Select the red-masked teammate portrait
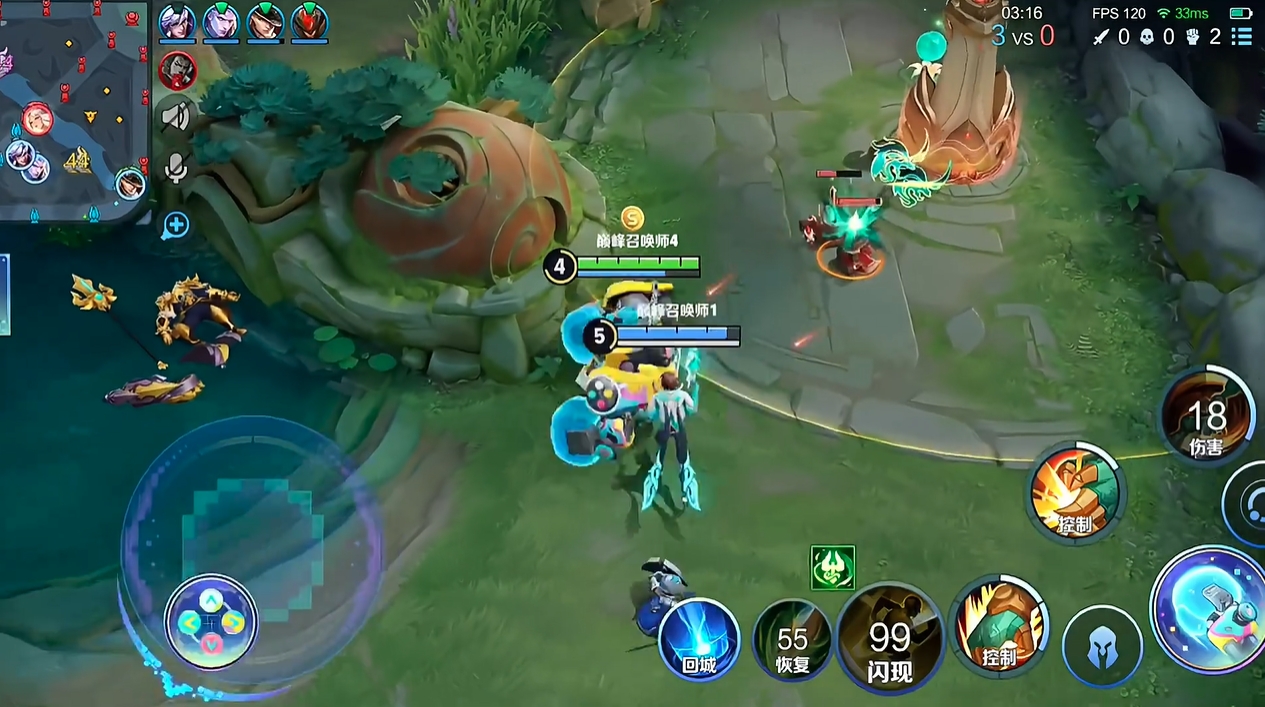Viewport: 1265px width, 707px height. tap(310, 21)
